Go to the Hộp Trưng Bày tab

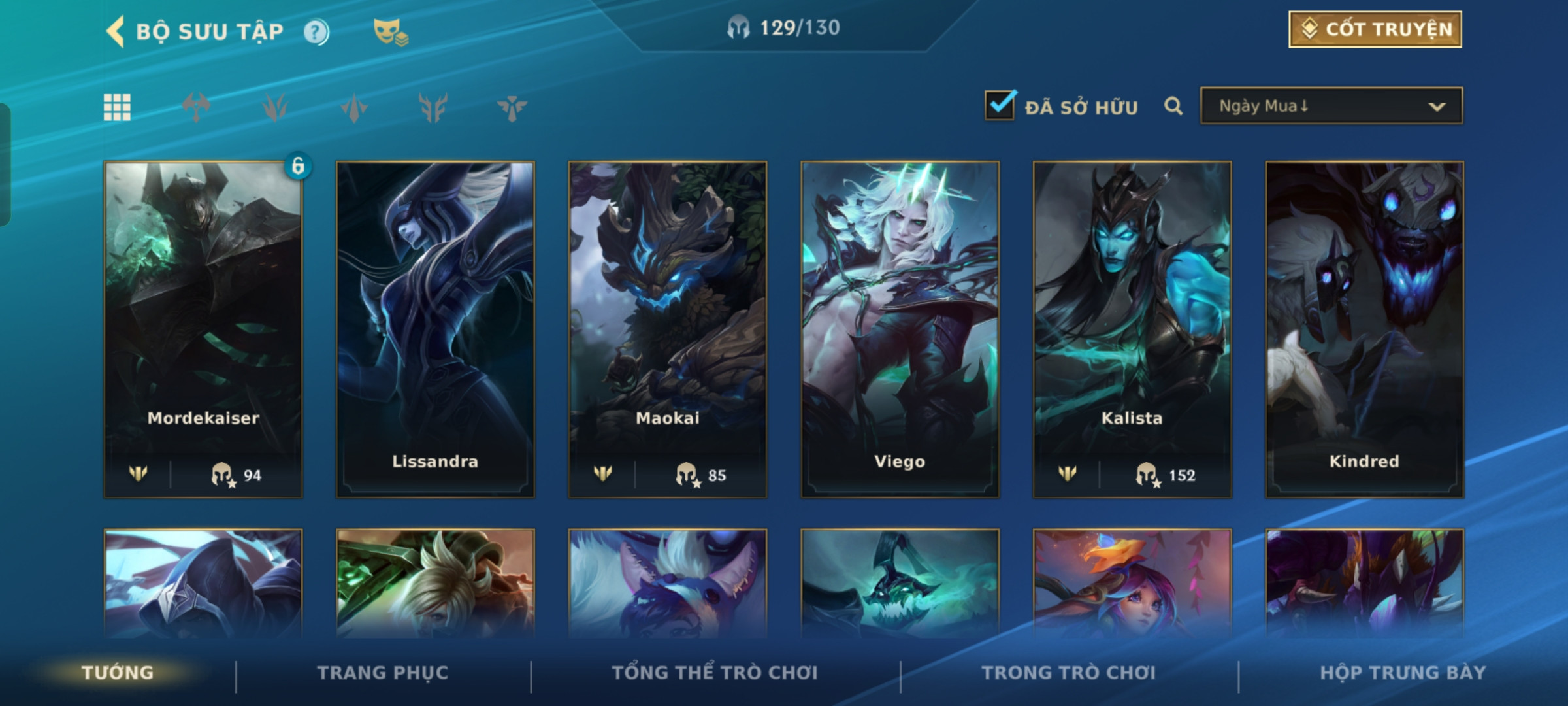pyautogui.click(x=1403, y=673)
